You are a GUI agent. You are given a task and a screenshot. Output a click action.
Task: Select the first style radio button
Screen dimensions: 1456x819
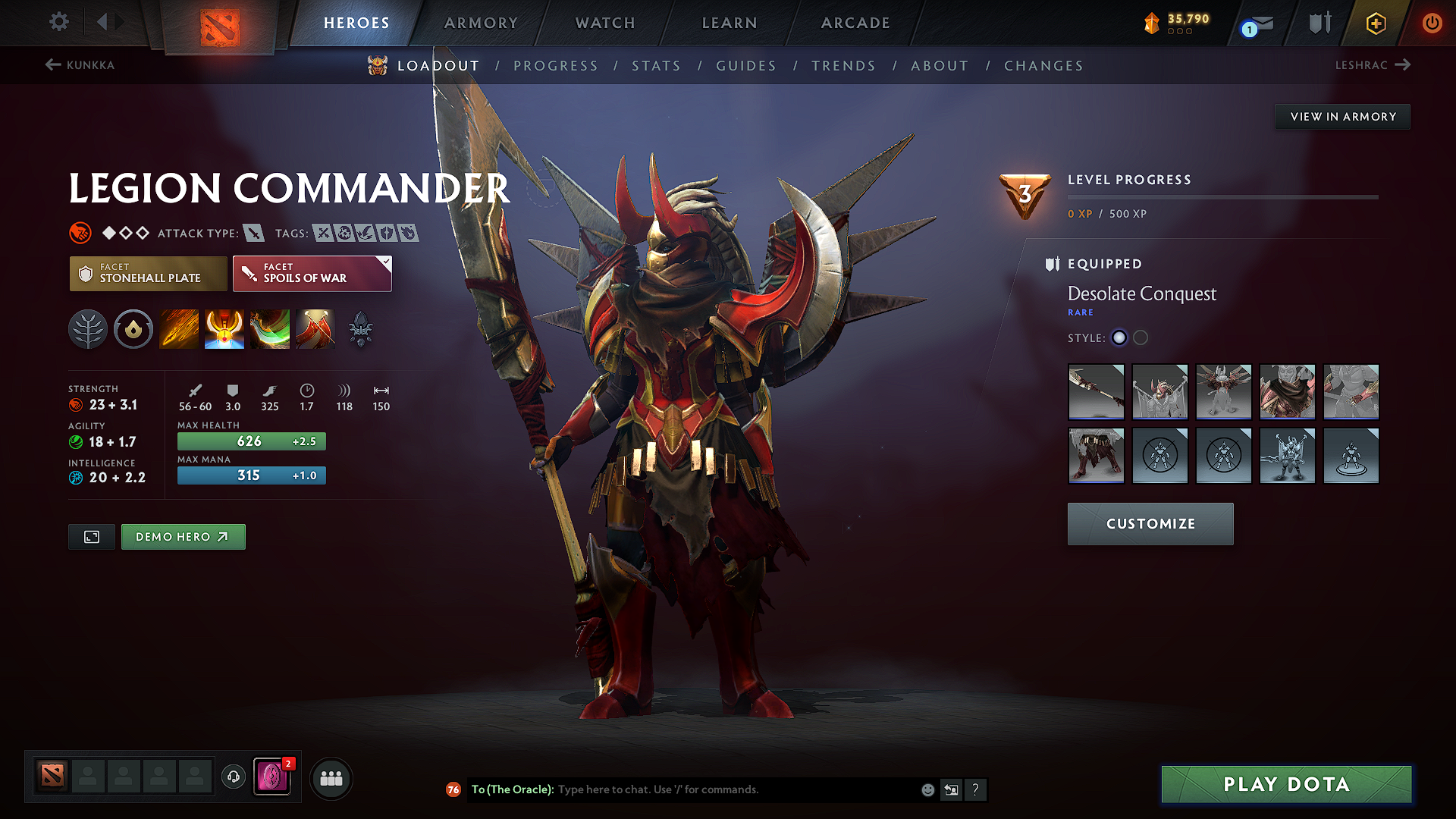[x=1119, y=338]
